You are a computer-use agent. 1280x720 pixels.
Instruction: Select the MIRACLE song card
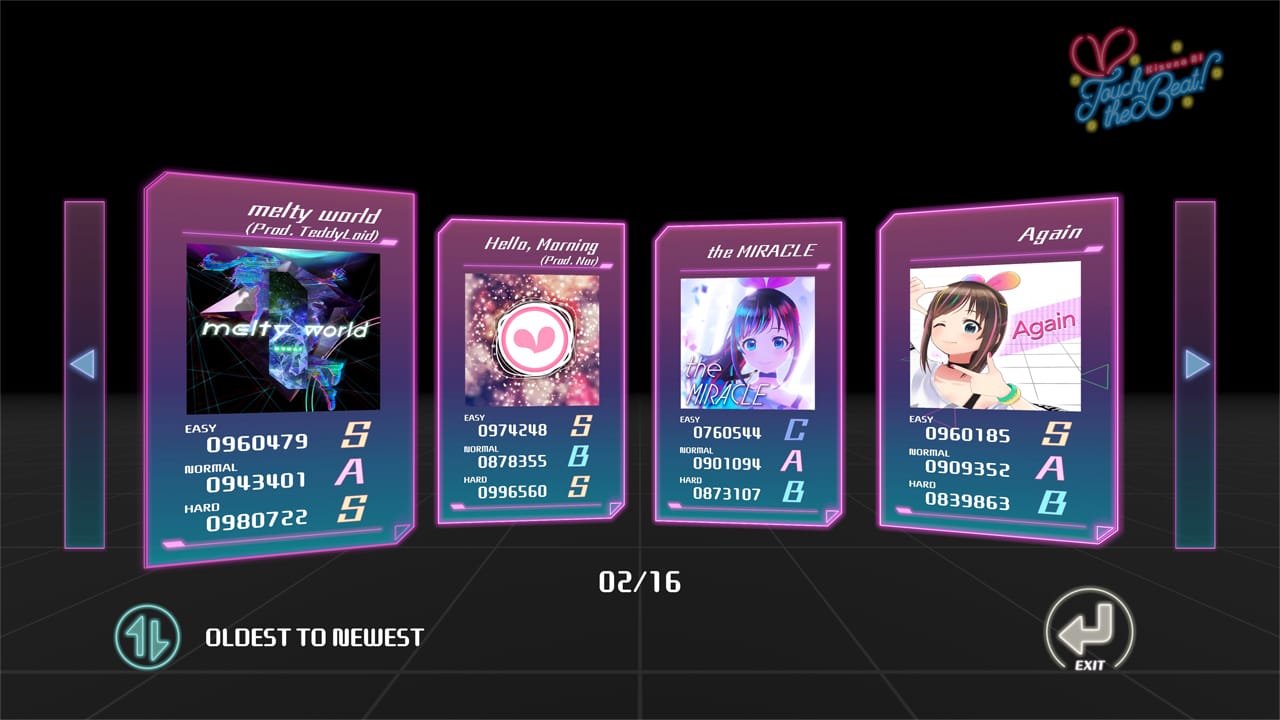[x=750, y=380]
